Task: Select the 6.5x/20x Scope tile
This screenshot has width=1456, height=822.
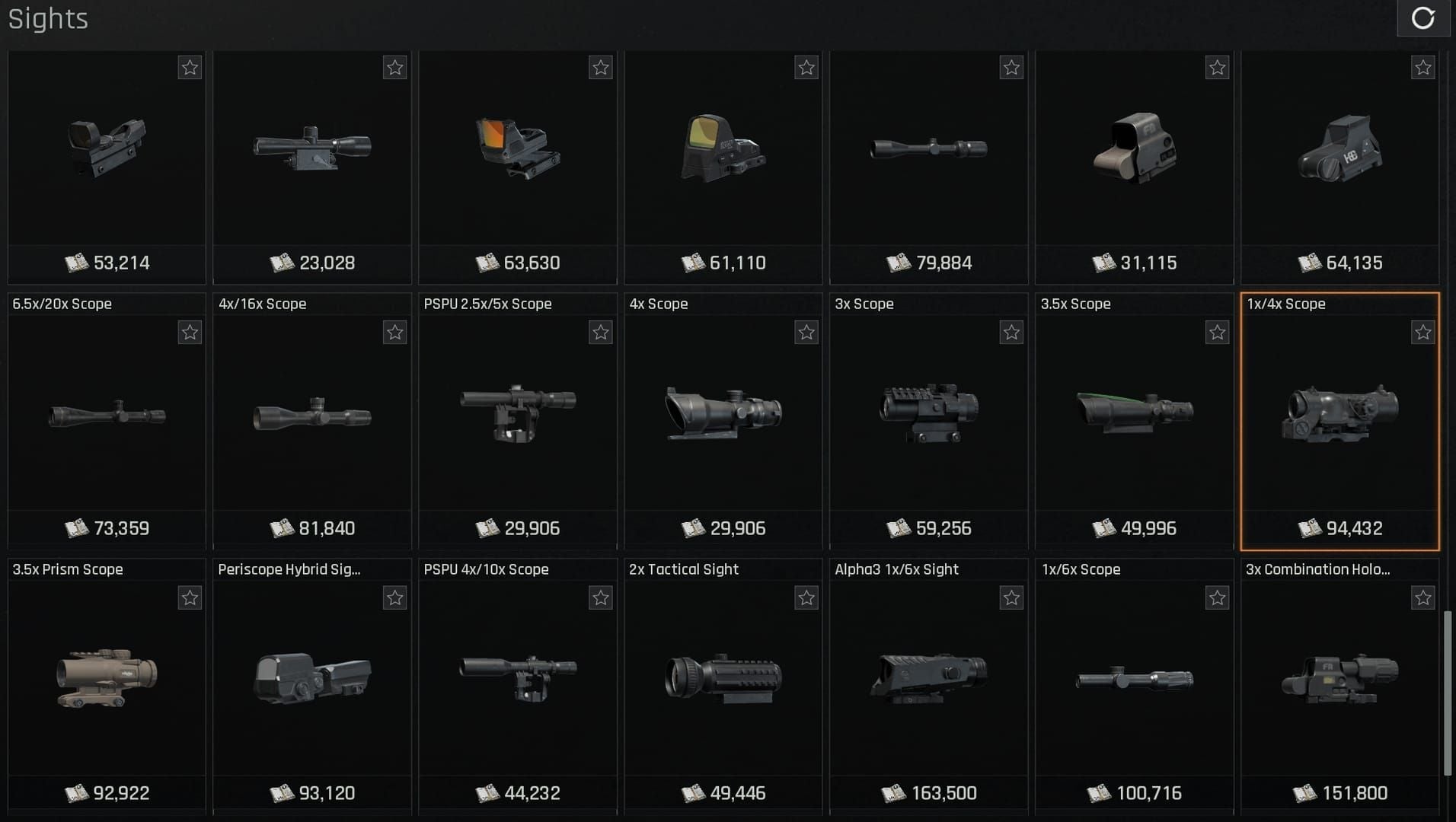Action: click(107, 416)
